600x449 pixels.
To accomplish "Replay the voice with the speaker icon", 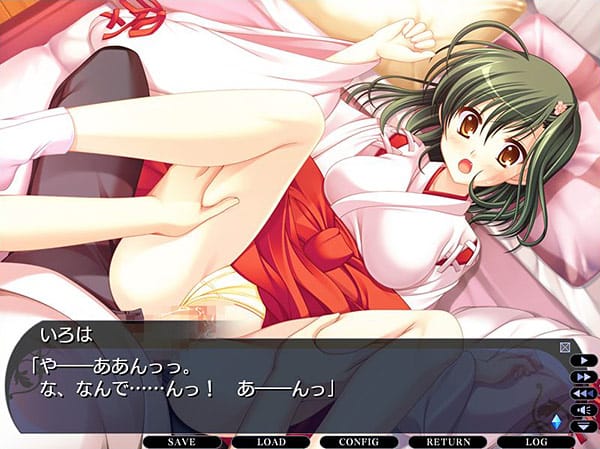I will 584,409.
